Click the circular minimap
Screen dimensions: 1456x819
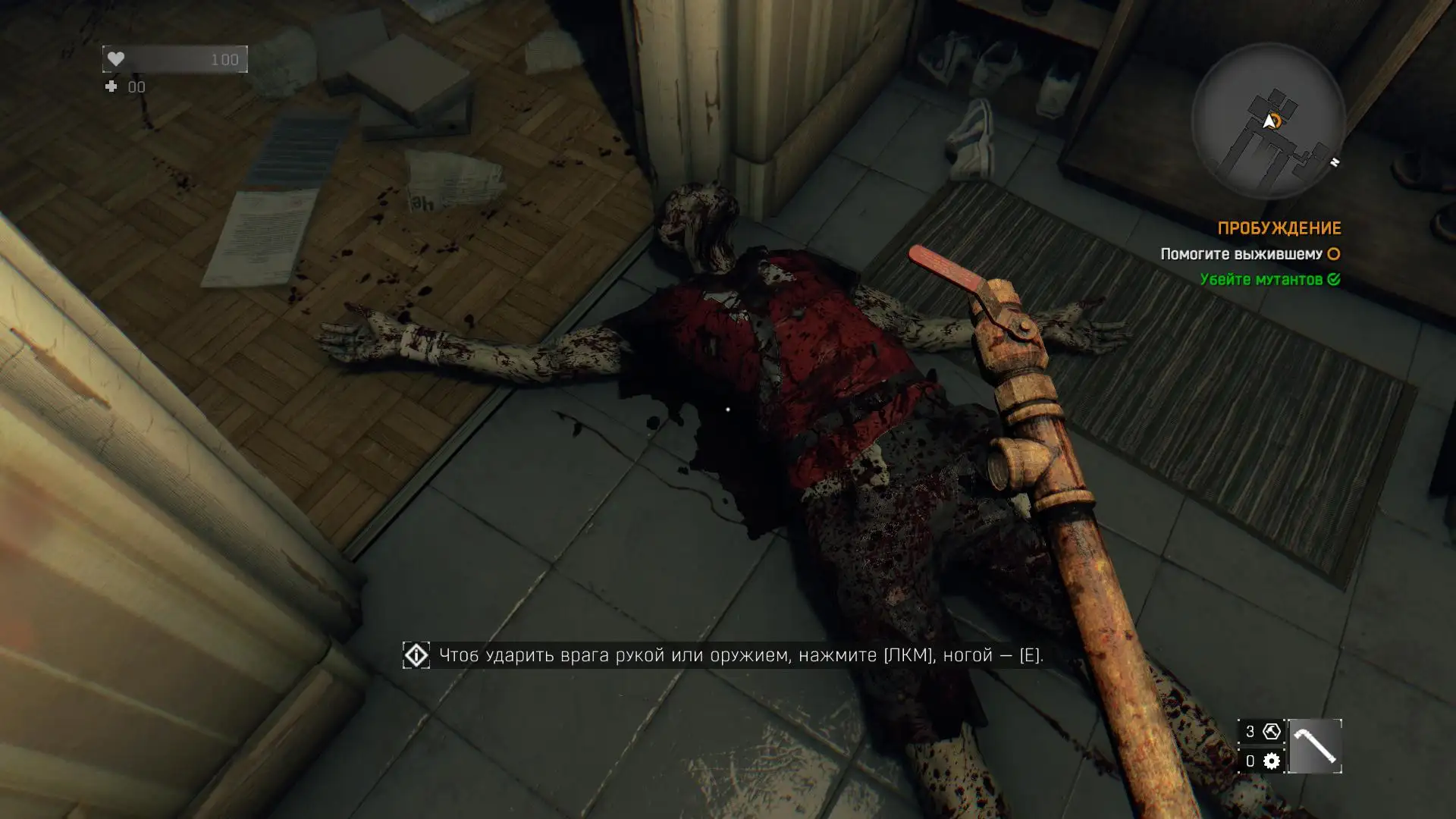(x=1268, y=121)
